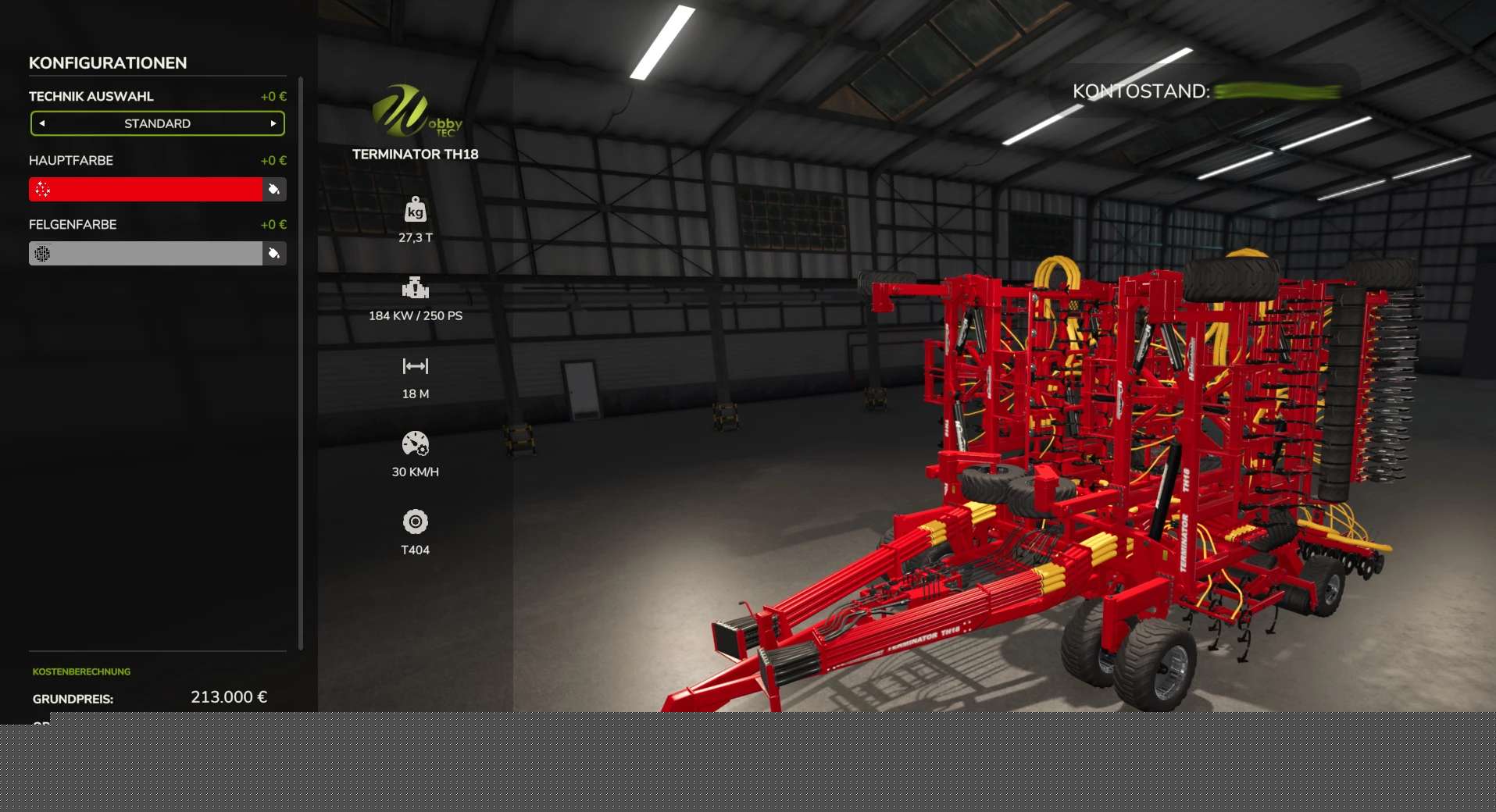Click the right arrow of Technik Auswahl
This screenshot has width=1496, height=812.
[x=273, y=123]
